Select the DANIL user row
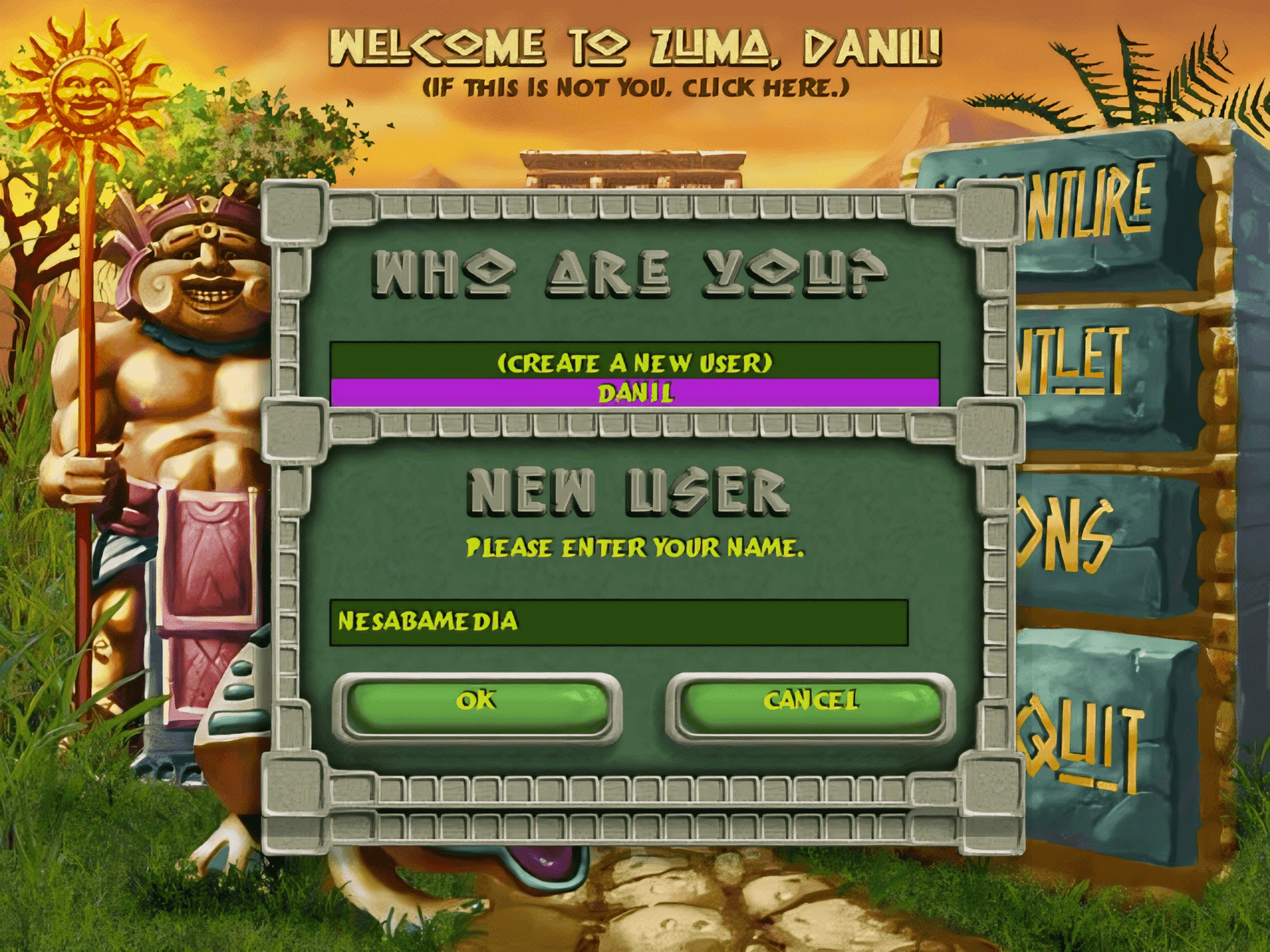 pyautogui.click(x=634, y=393)
